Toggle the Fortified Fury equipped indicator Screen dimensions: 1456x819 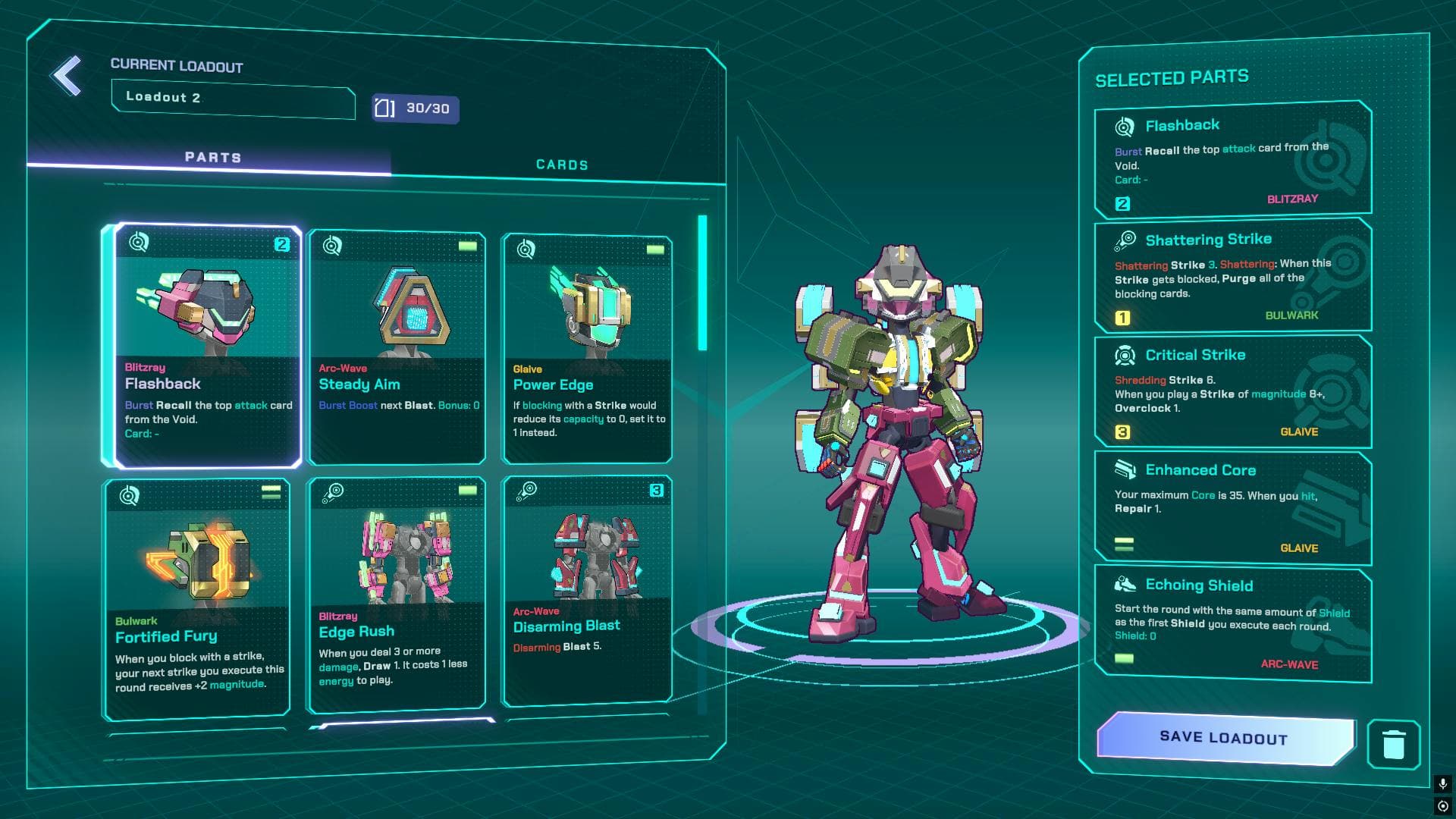271,491
